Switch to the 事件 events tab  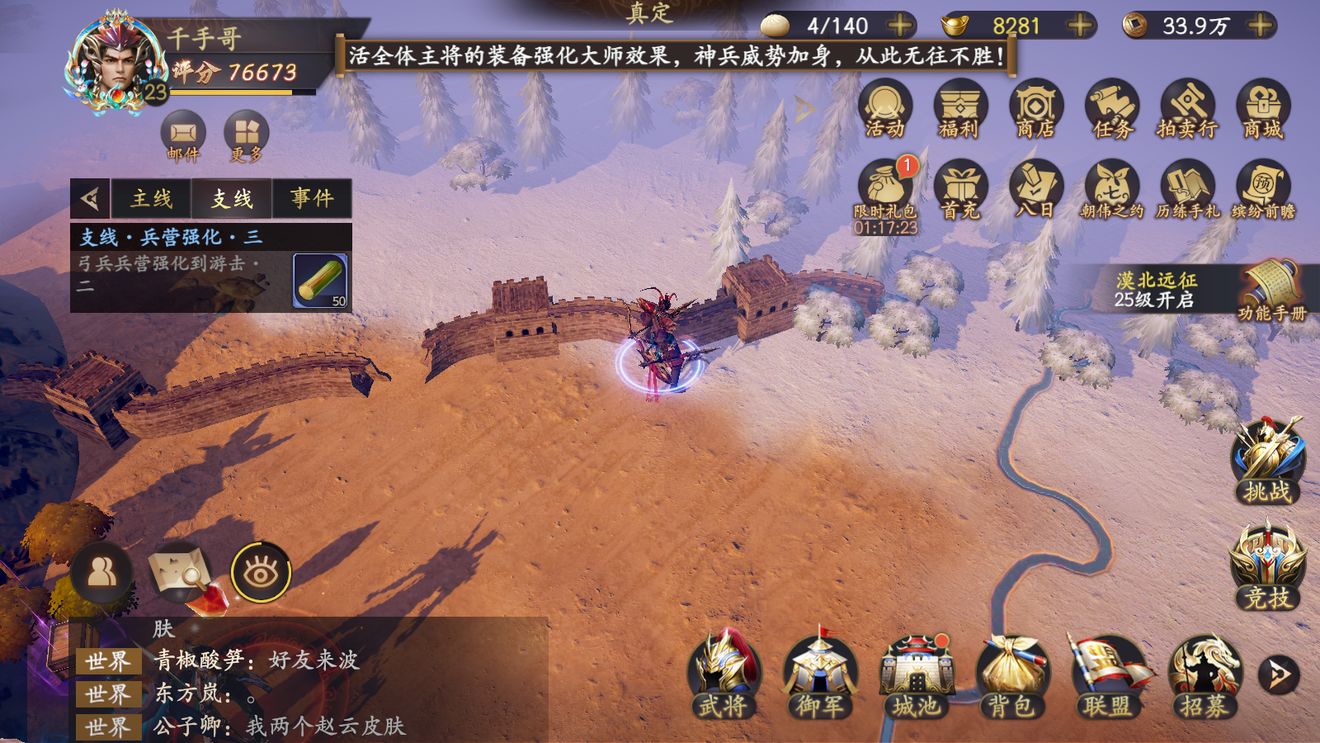point(311,197)
